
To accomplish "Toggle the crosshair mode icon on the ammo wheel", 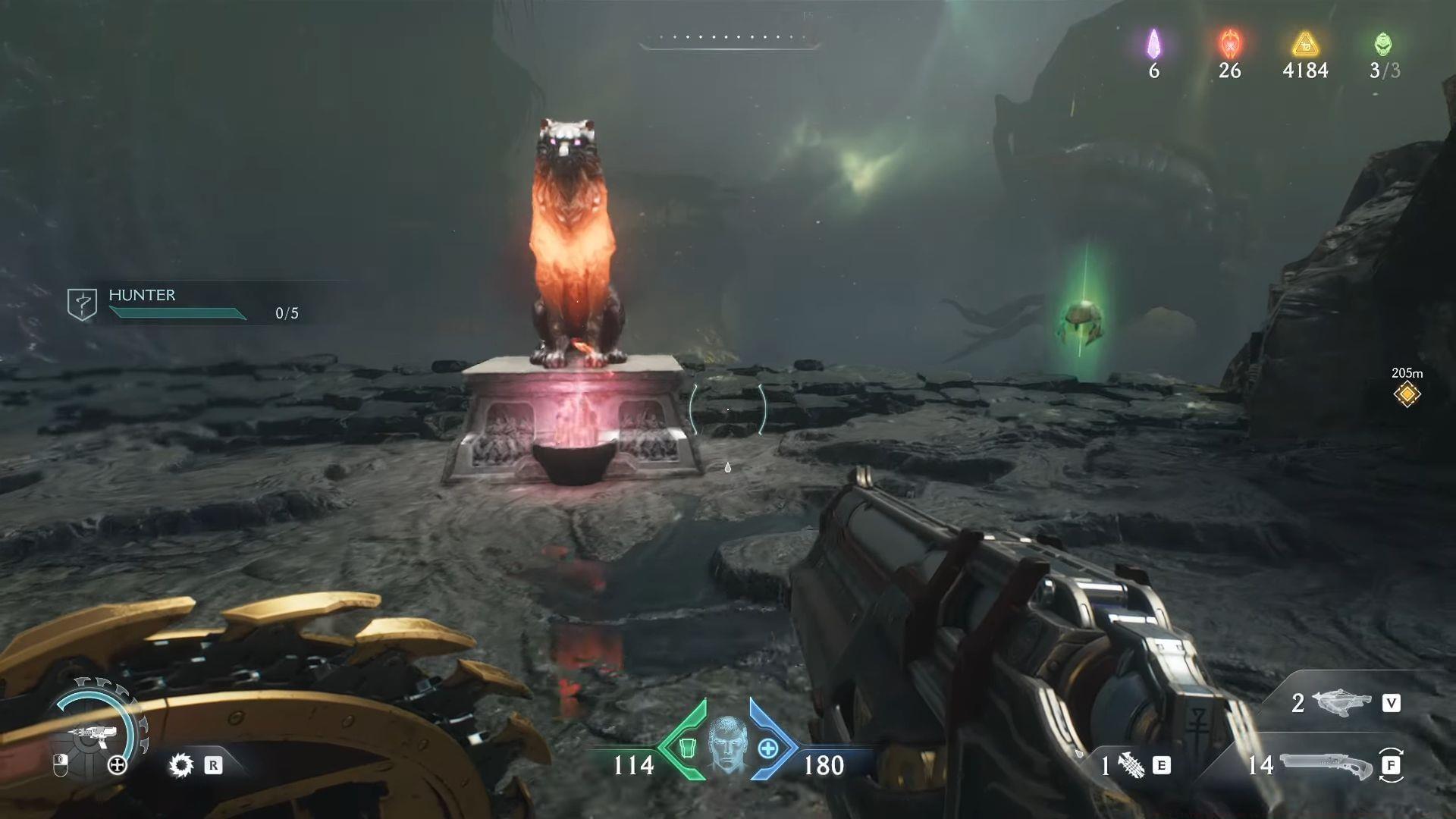I will 116,764.
